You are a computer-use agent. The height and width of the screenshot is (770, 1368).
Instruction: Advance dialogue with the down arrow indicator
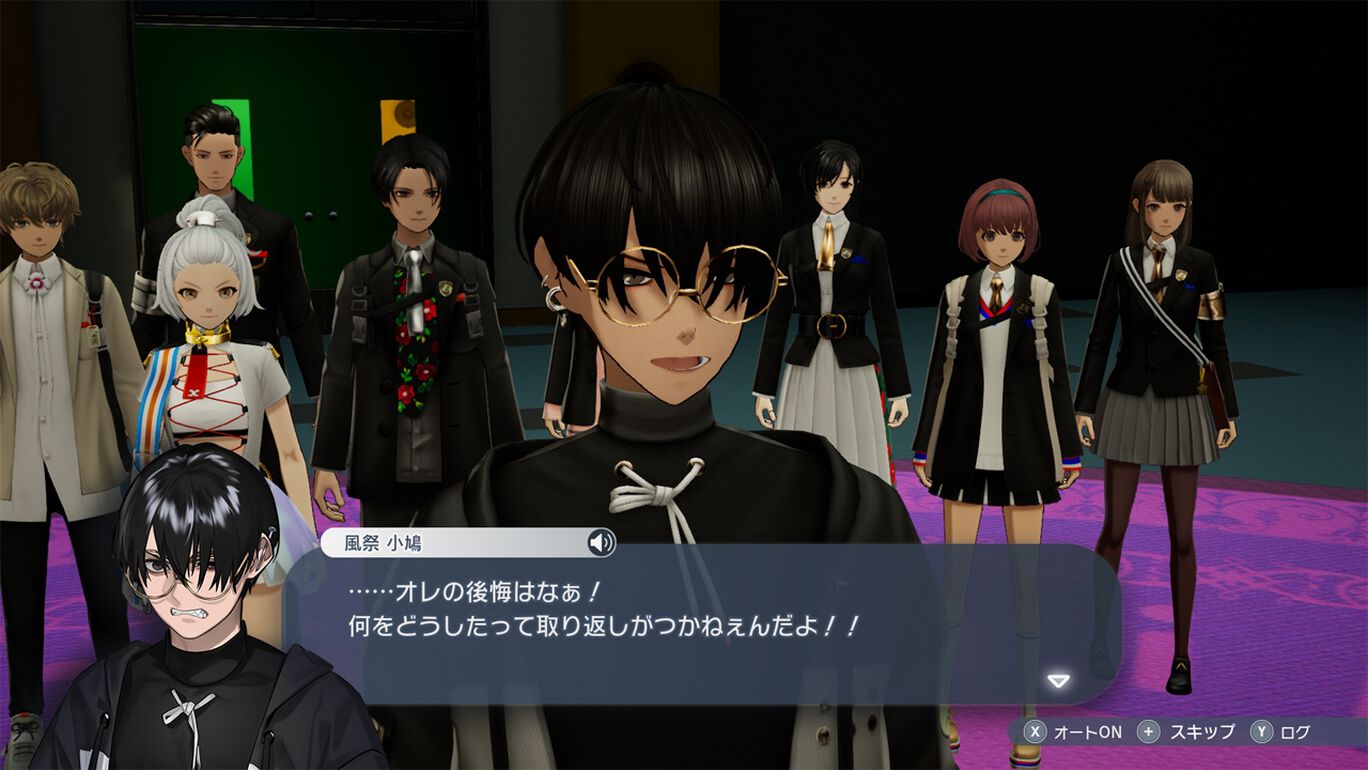tap(1058, 681)
